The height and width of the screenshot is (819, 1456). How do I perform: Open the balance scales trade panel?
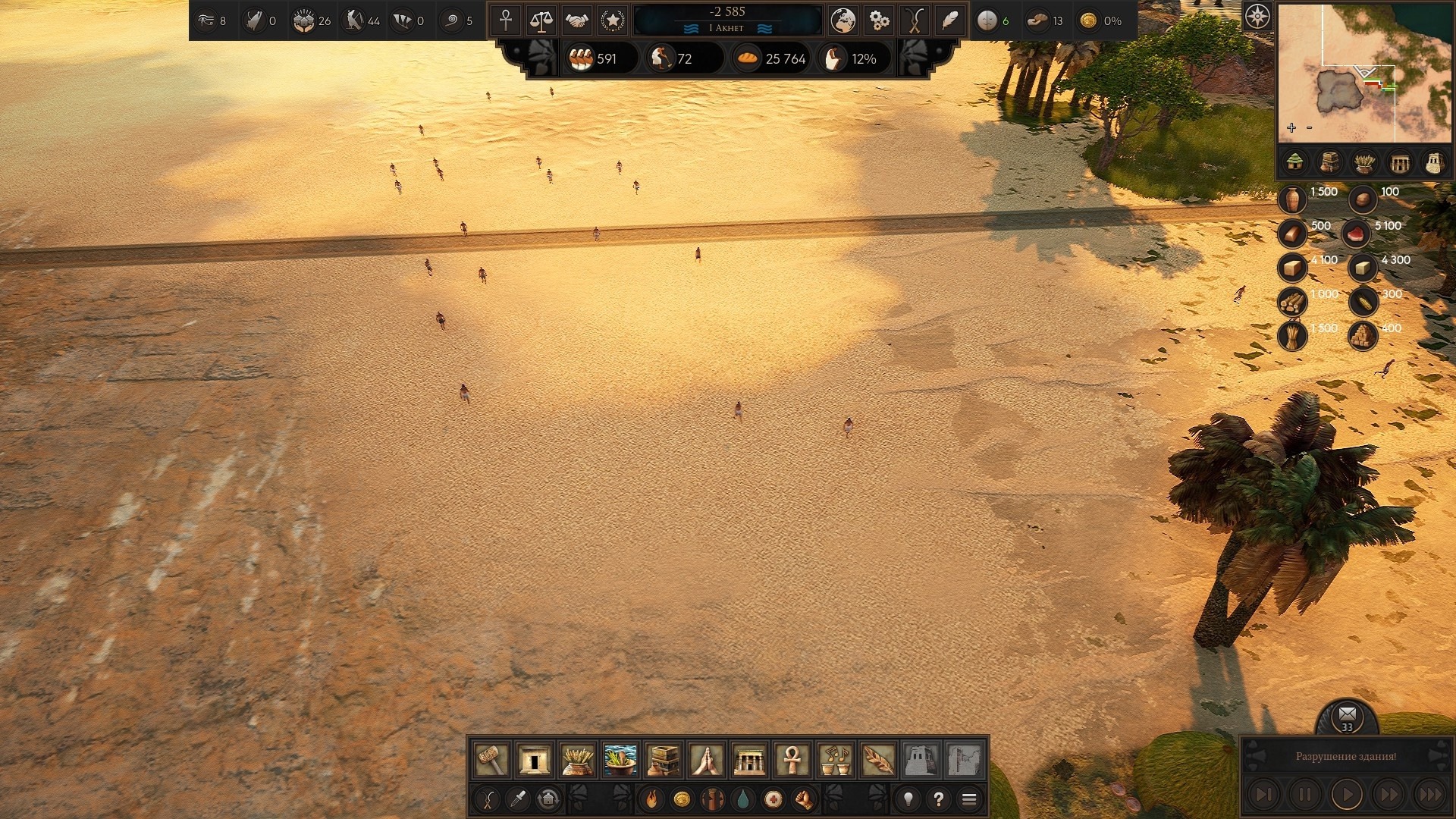click(x=541, y=20)
